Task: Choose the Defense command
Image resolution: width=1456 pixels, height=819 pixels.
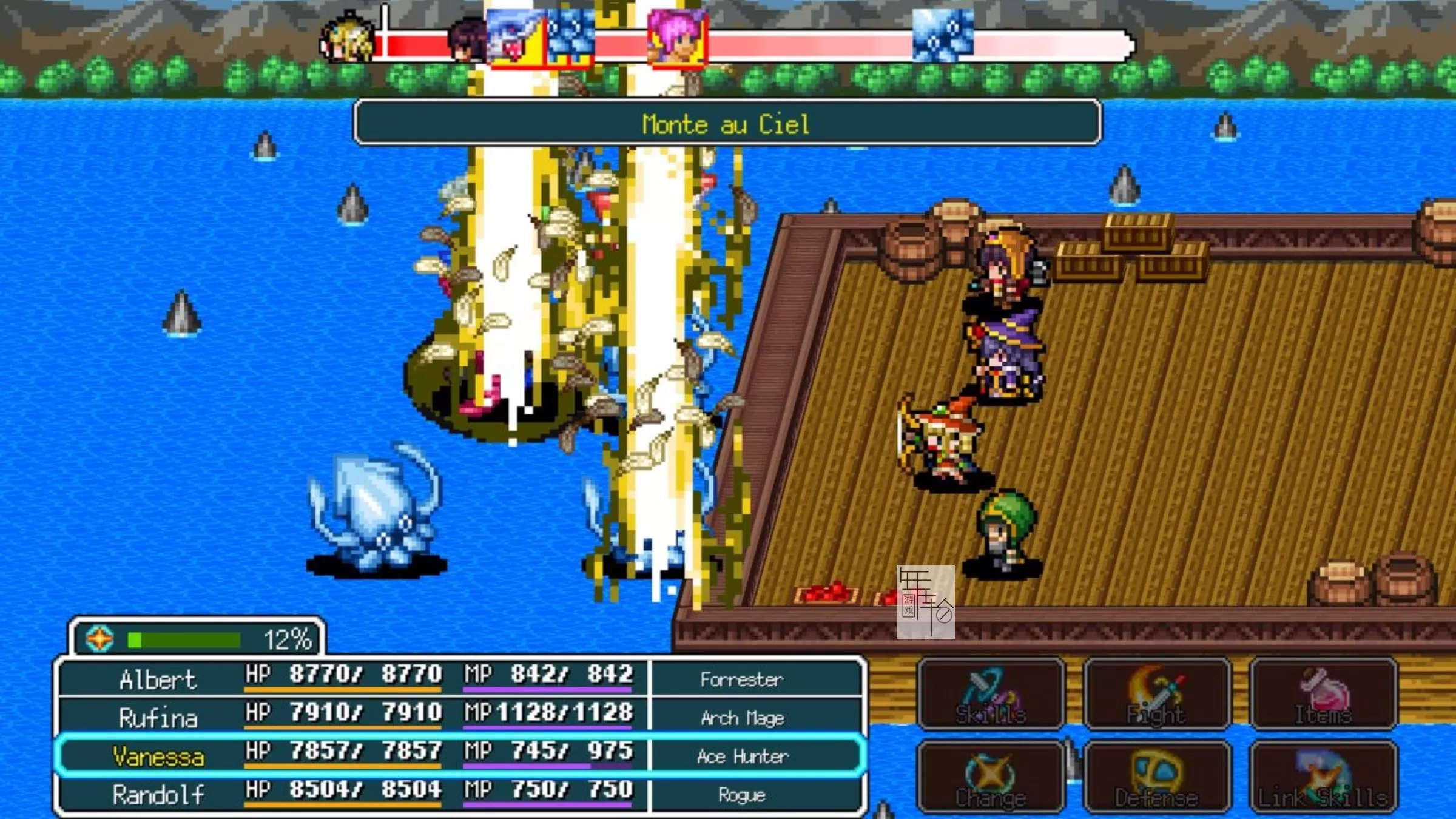Action: pos(1157,777)
